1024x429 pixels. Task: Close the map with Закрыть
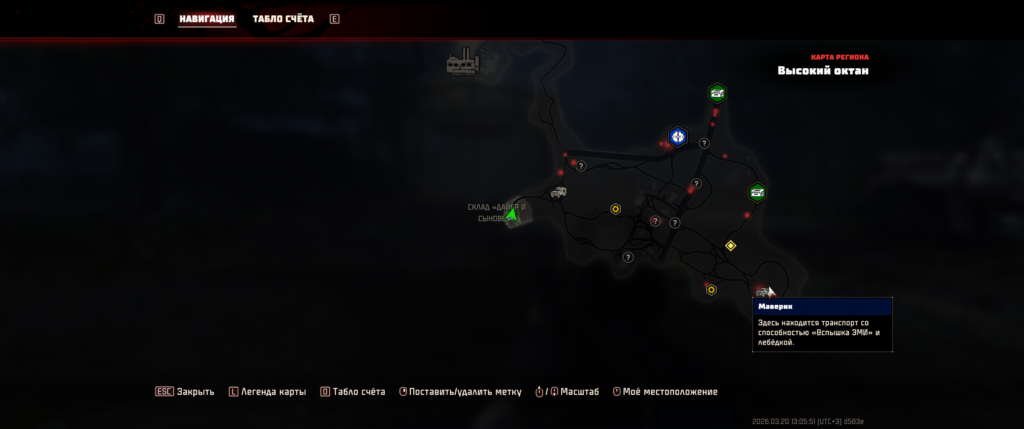[185, 392]
